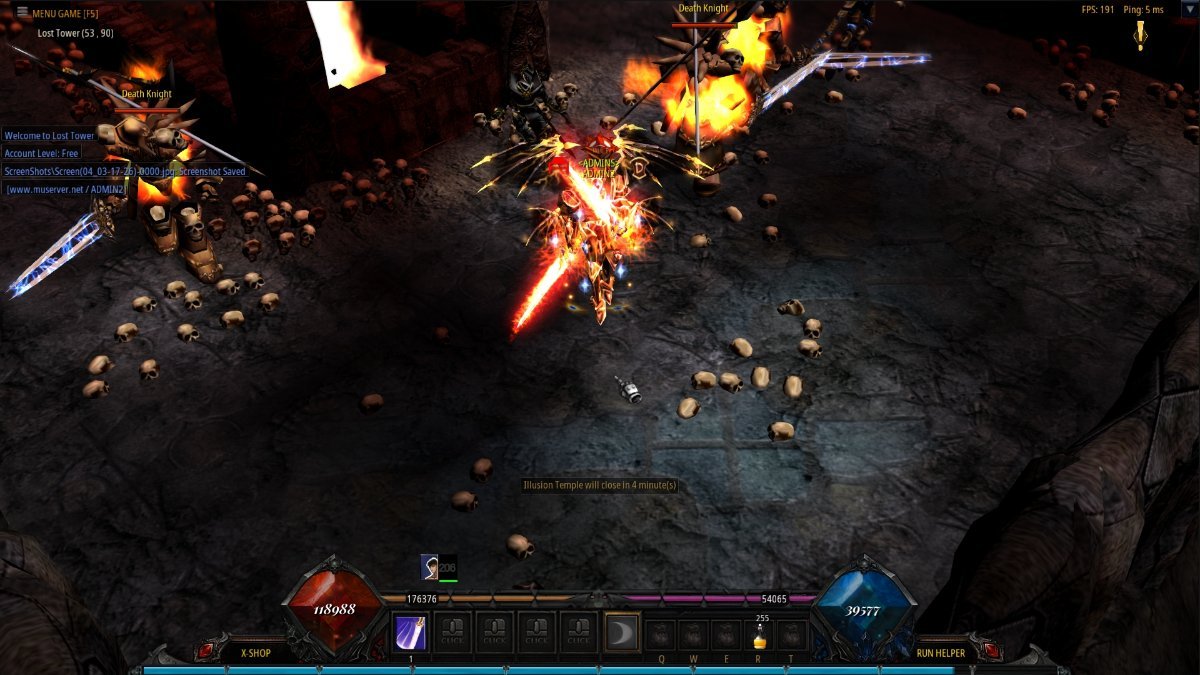Click the yellow exclamation mark notification icon
This screenshot has height=675, width=1200.
point(1139,33)
